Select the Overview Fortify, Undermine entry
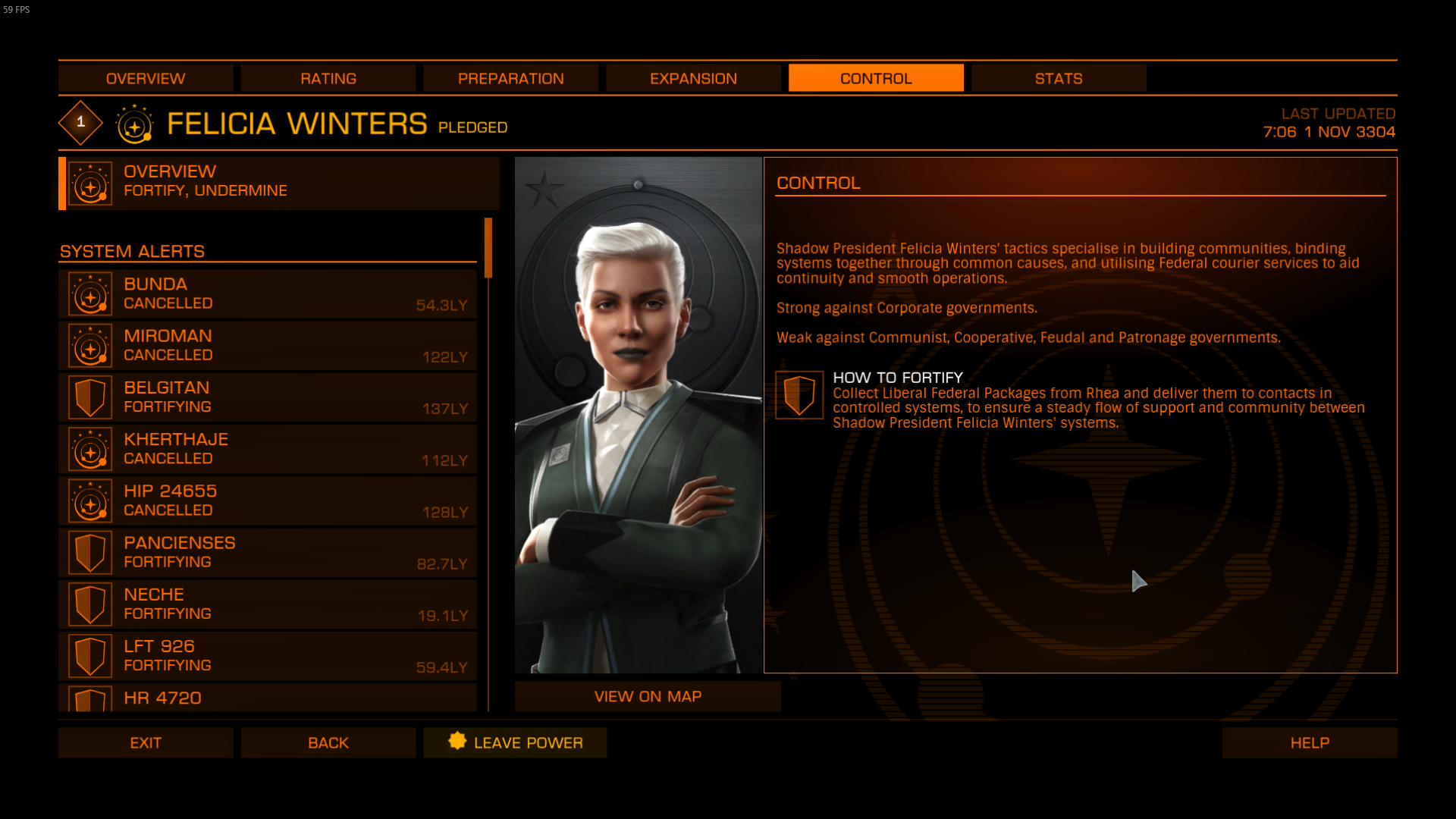 tap(279, 183)
